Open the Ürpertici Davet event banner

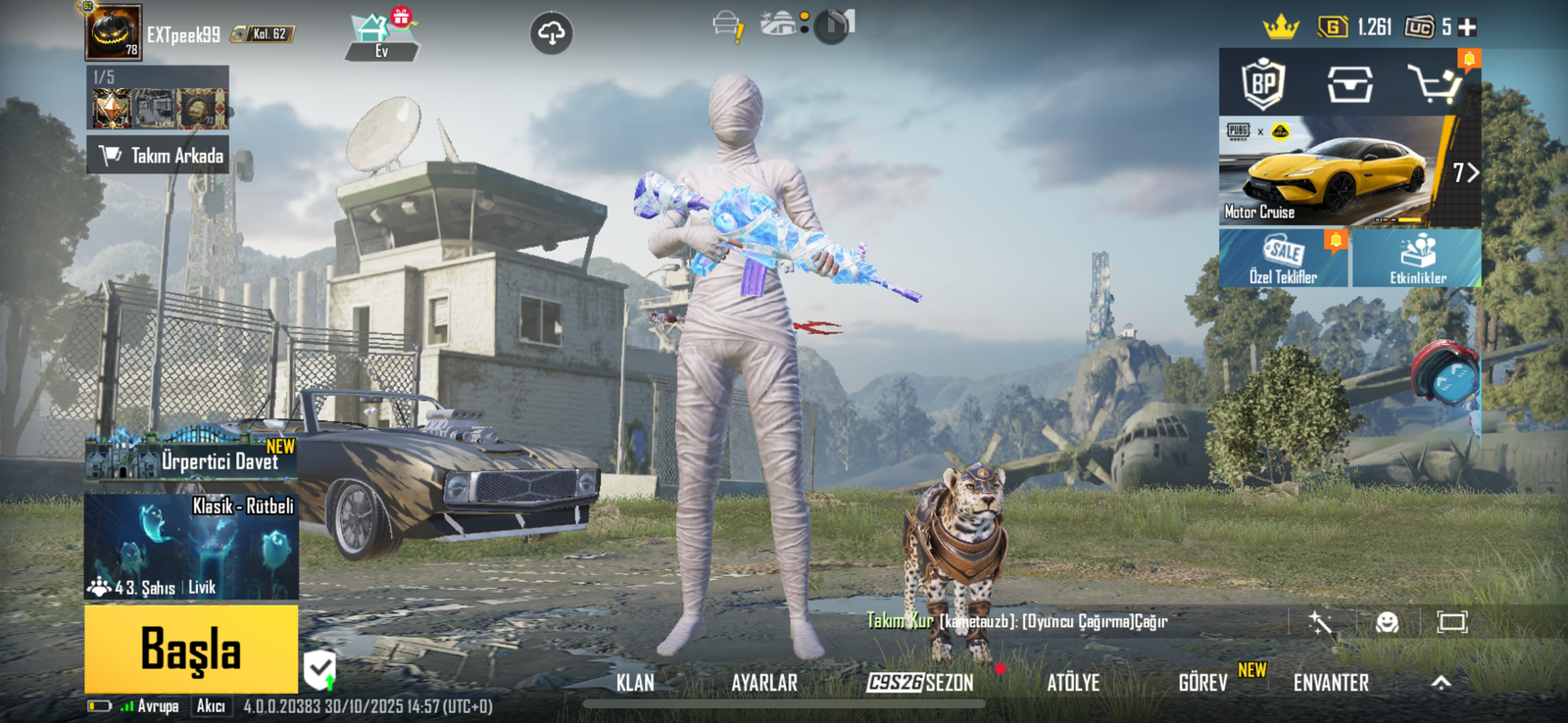pyautogui.click(x=191, y=458)
